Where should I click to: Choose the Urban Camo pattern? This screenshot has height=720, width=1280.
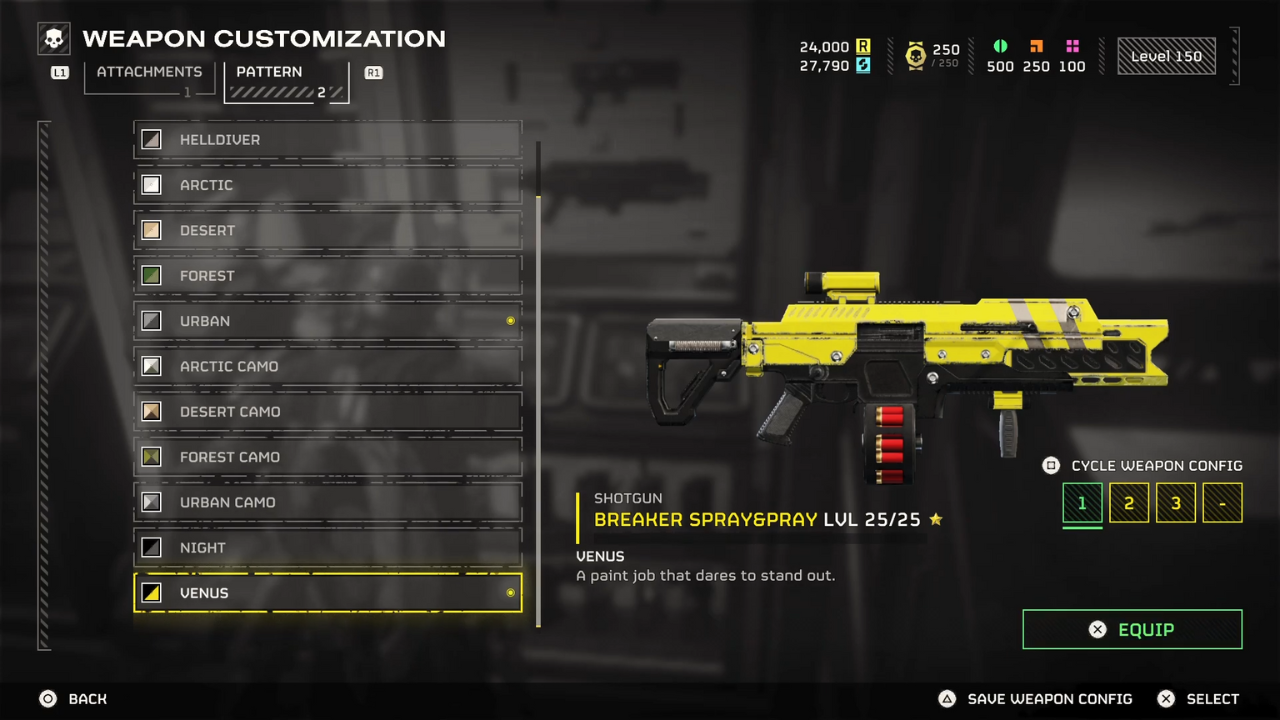click(328, 503)
